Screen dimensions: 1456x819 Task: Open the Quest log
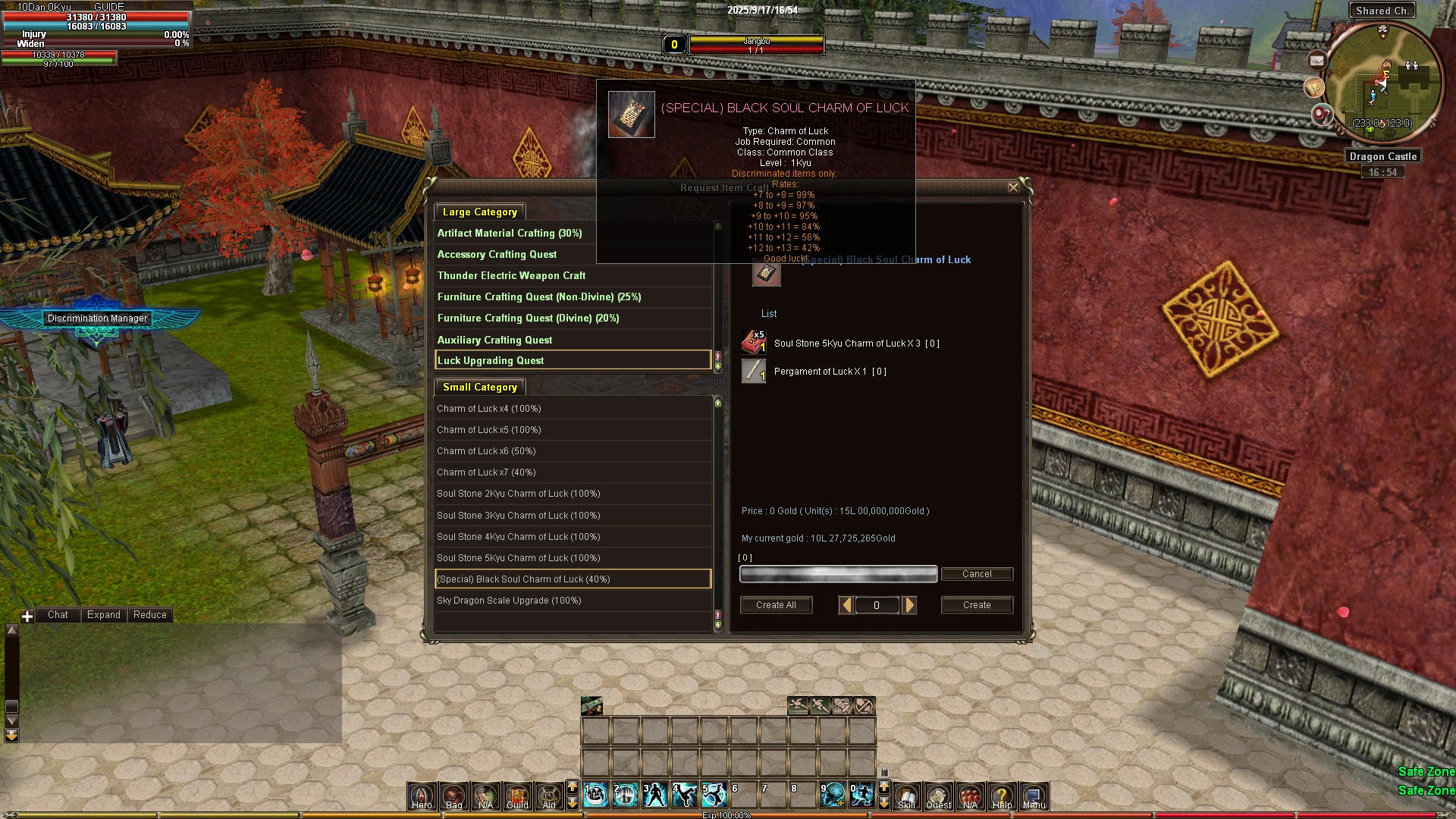click(x=938, y=796)
